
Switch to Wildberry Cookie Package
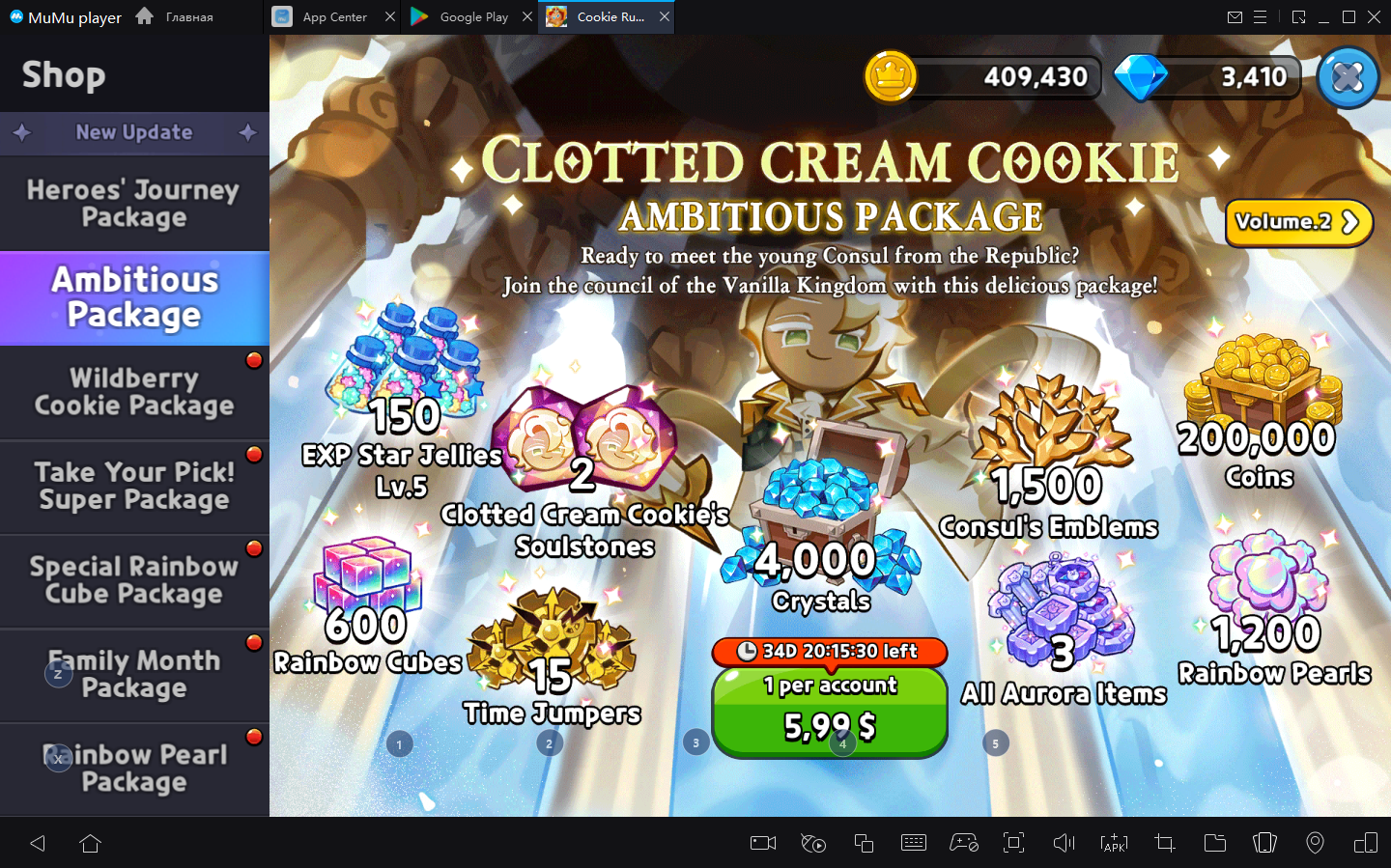(134, 392)
